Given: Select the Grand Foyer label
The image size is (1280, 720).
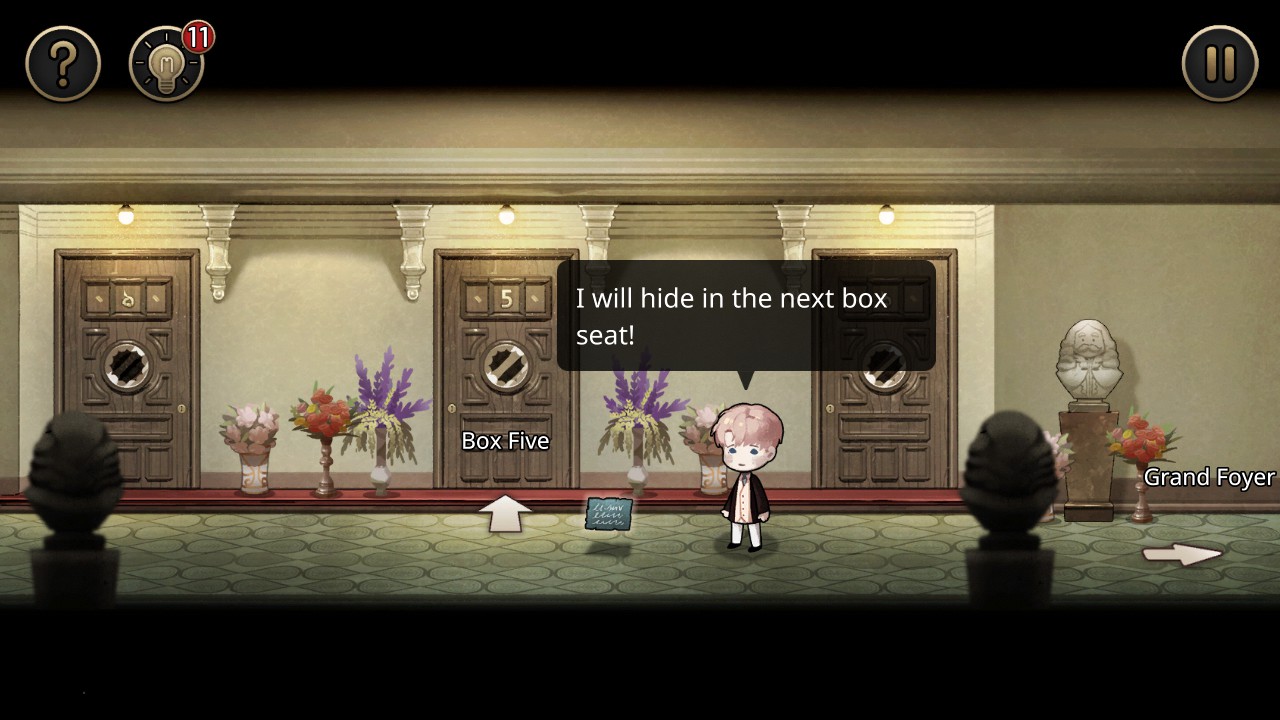Looking at the screenshot, I should point(1207,477).
